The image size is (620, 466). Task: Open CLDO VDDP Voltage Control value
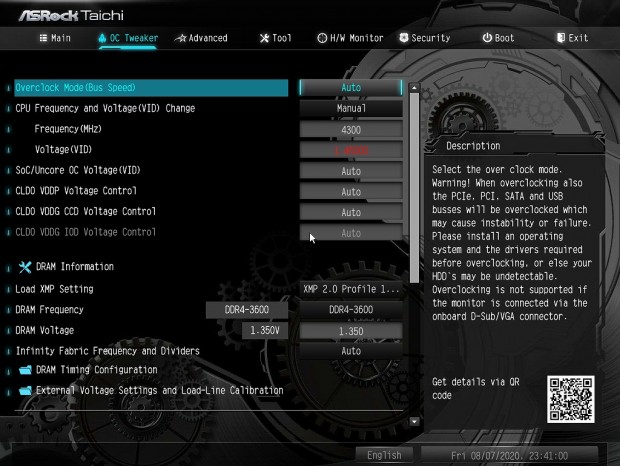(x=351, y=191)
